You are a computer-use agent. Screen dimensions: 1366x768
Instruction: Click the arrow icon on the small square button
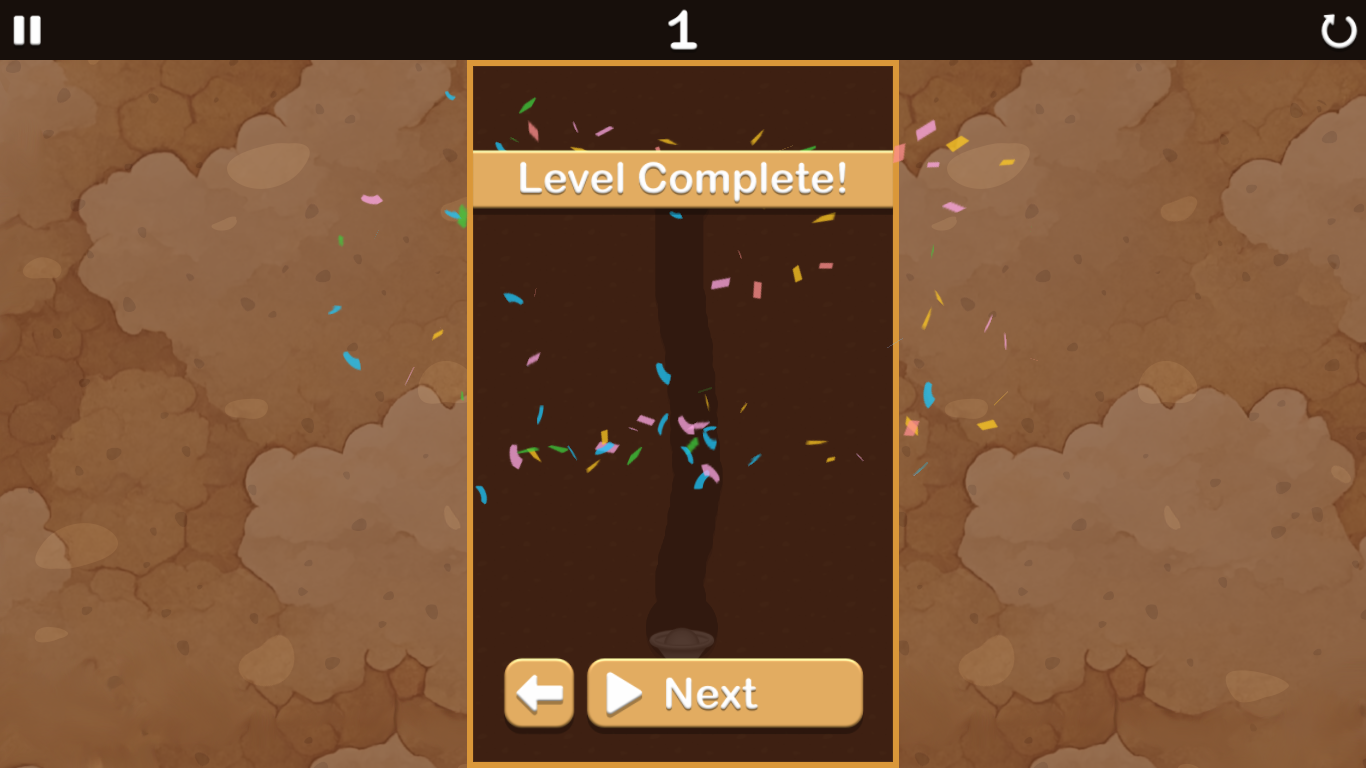point(539,693)
